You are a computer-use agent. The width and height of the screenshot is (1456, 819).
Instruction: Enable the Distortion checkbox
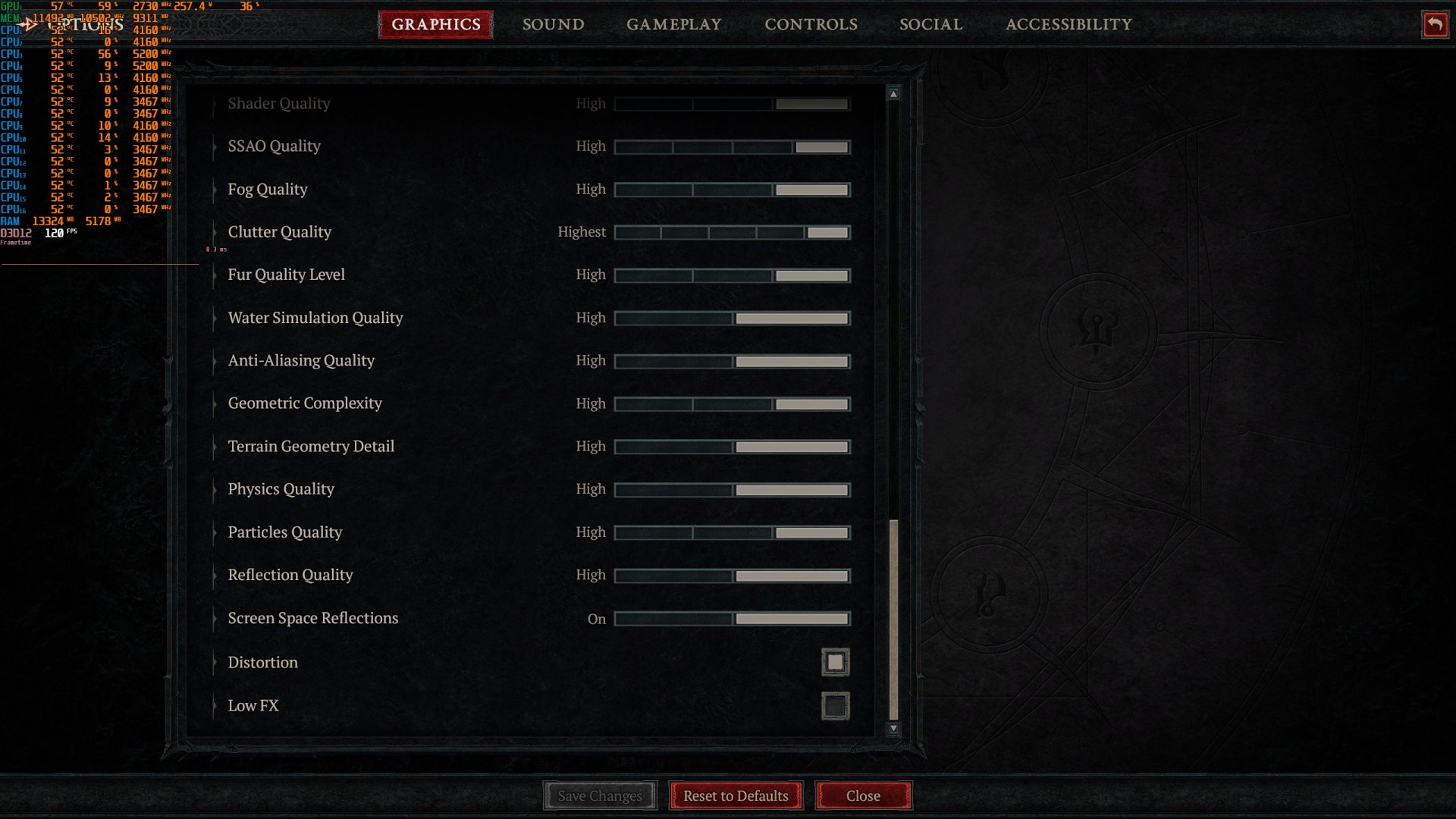835,661
